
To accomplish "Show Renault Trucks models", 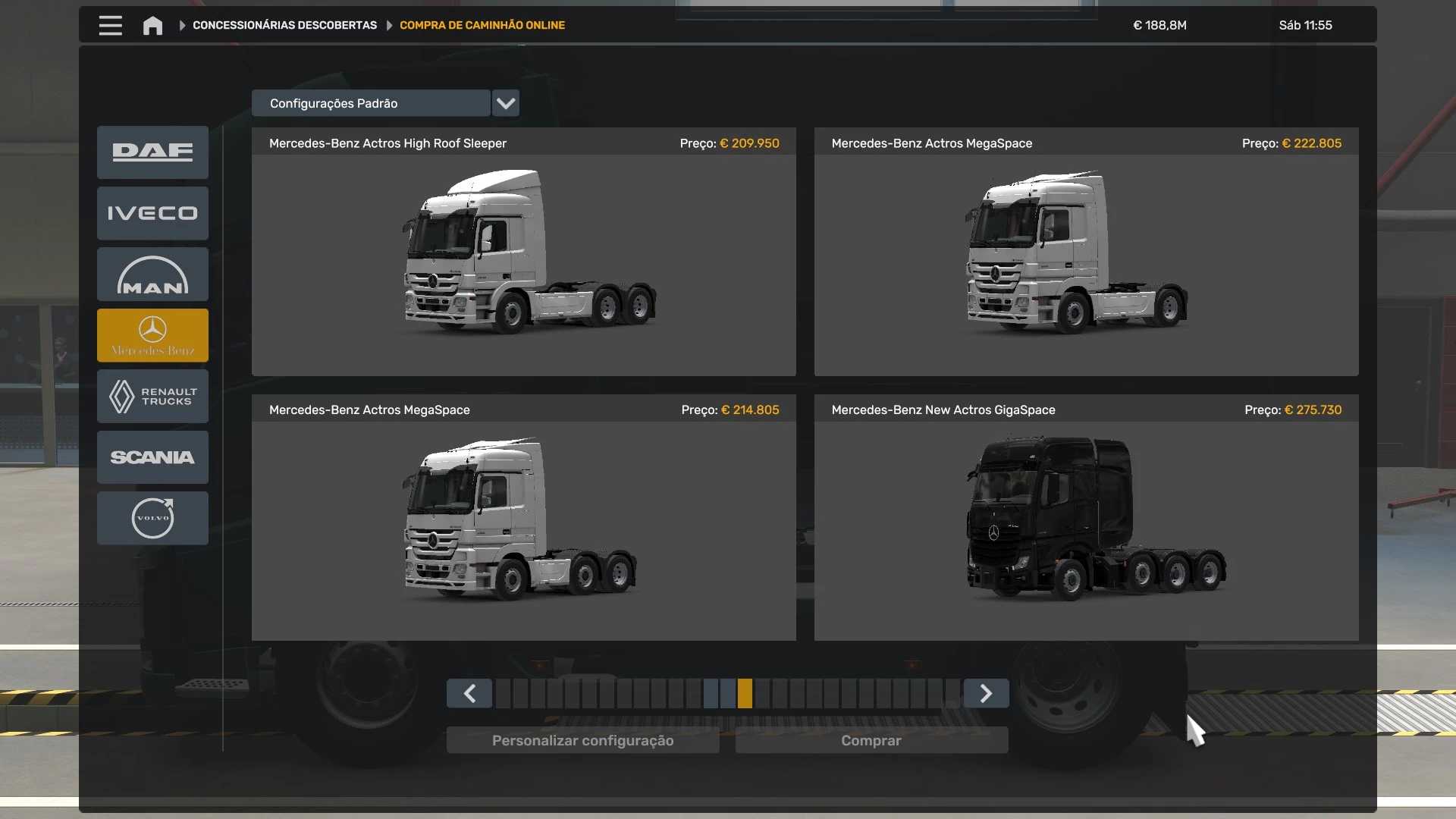I will click(x=152, y=396).
